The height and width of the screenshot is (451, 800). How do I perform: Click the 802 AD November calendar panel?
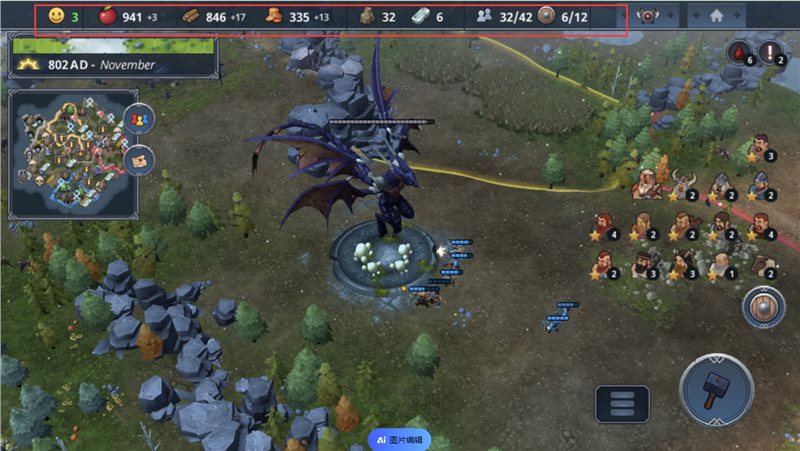pos(110,64)
